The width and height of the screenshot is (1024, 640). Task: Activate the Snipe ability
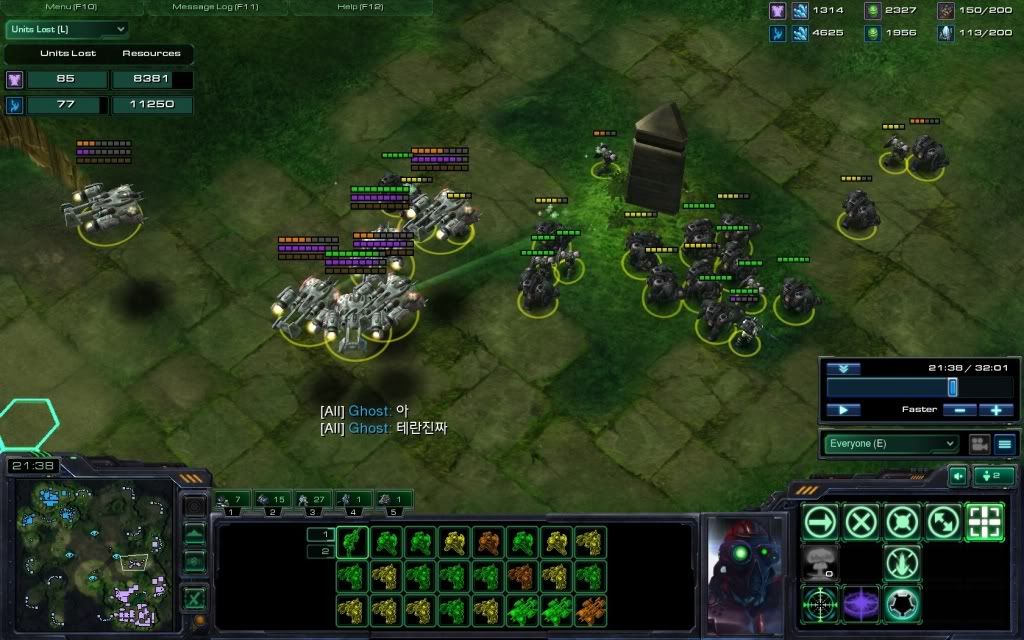pos(821,603)
